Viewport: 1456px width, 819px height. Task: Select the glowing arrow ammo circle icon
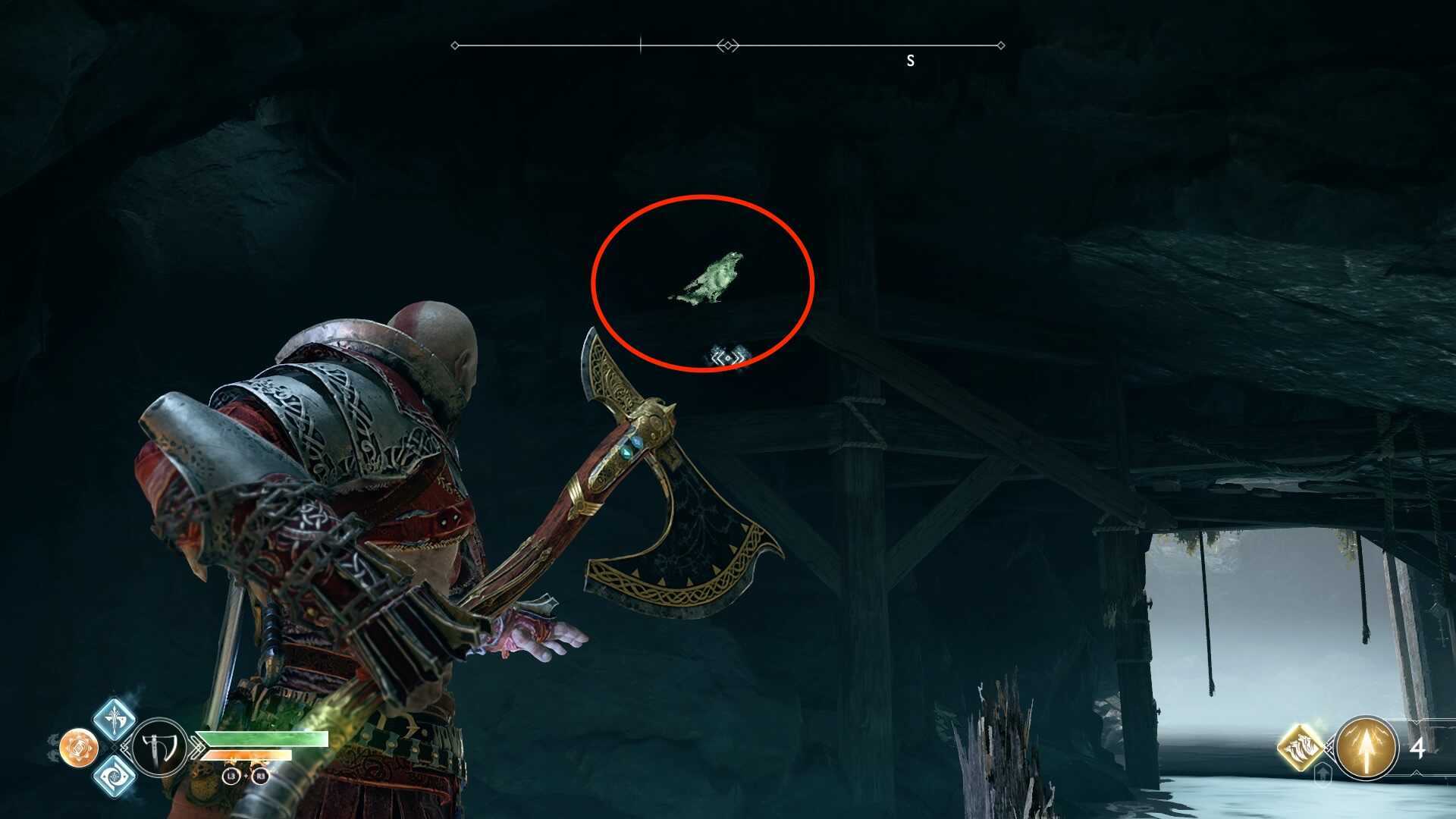point(1367,748)
